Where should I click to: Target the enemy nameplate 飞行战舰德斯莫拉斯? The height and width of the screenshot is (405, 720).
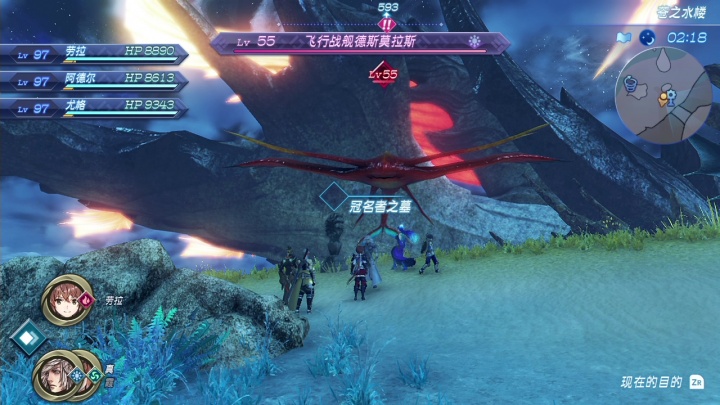[x=360, y=43]
